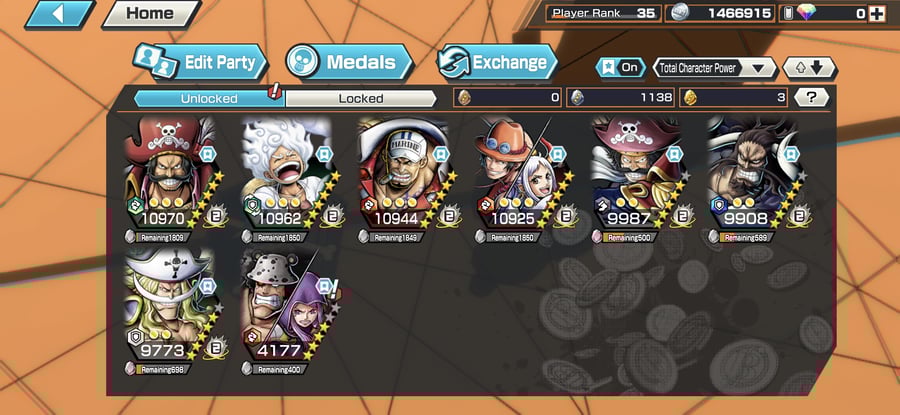
Task: Switch to the Unlocked tab
Action: coord(209,98)
